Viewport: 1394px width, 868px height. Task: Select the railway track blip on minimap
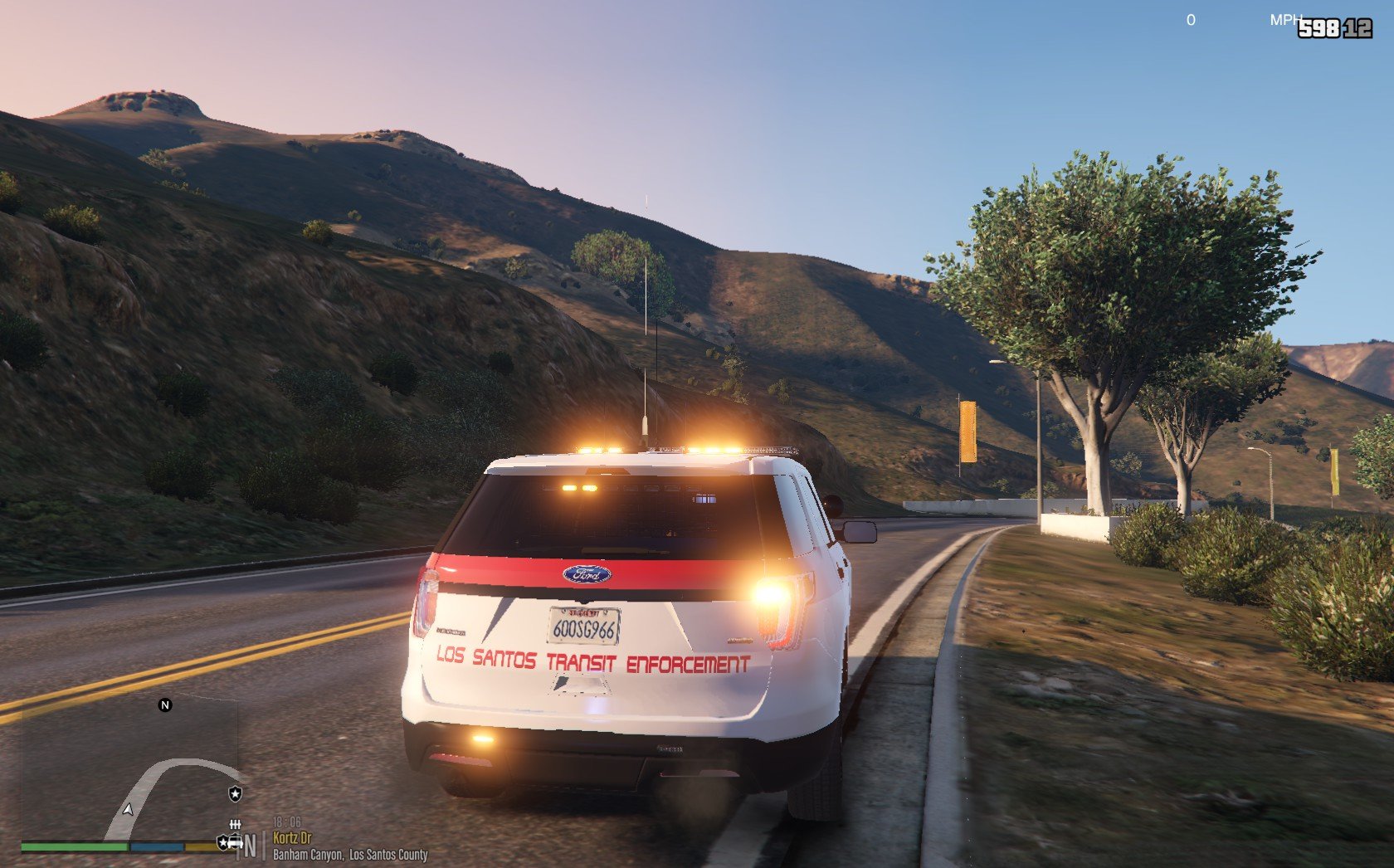[x=236, y=824]
